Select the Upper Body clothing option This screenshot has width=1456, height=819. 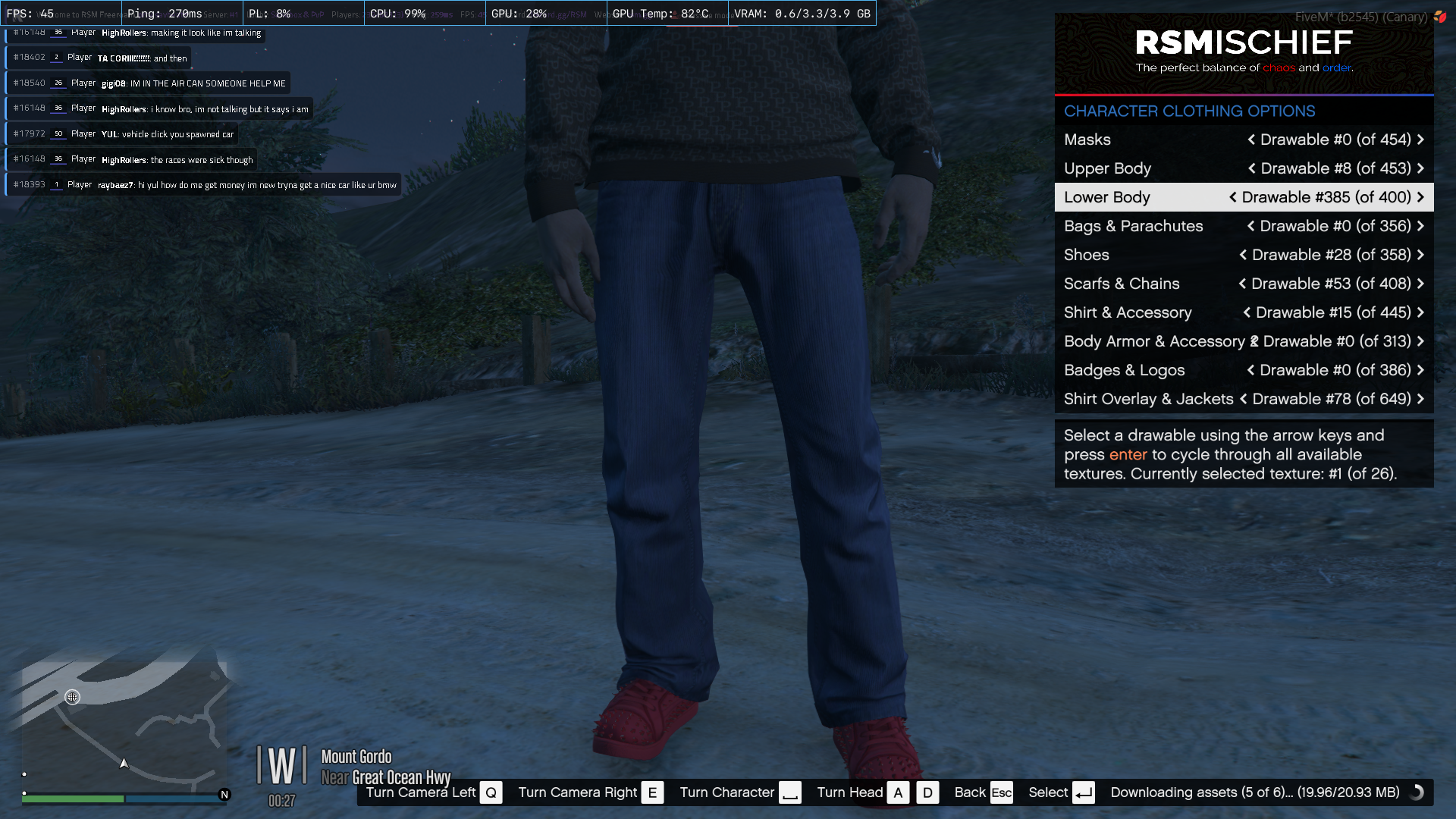[x=1107, y=168]
